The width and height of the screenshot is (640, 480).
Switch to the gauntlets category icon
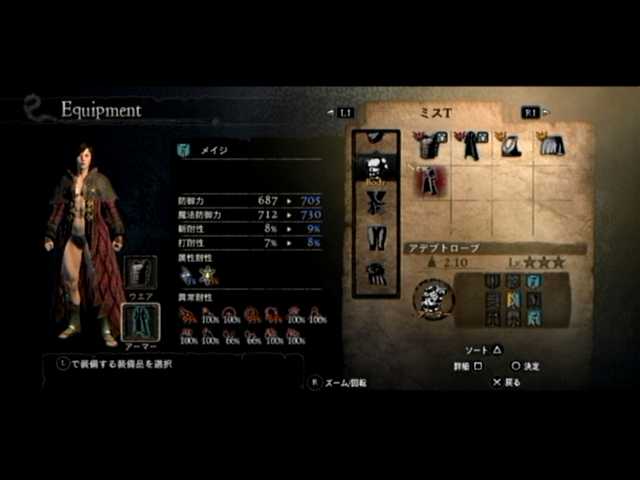(375, 202)
